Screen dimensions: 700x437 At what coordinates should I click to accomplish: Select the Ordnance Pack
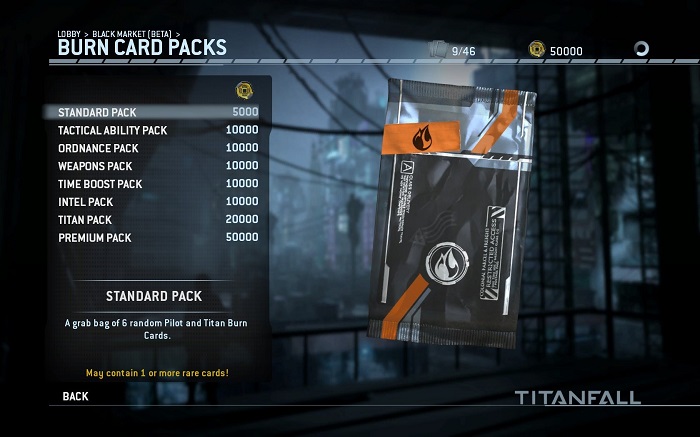coord(150,148)
